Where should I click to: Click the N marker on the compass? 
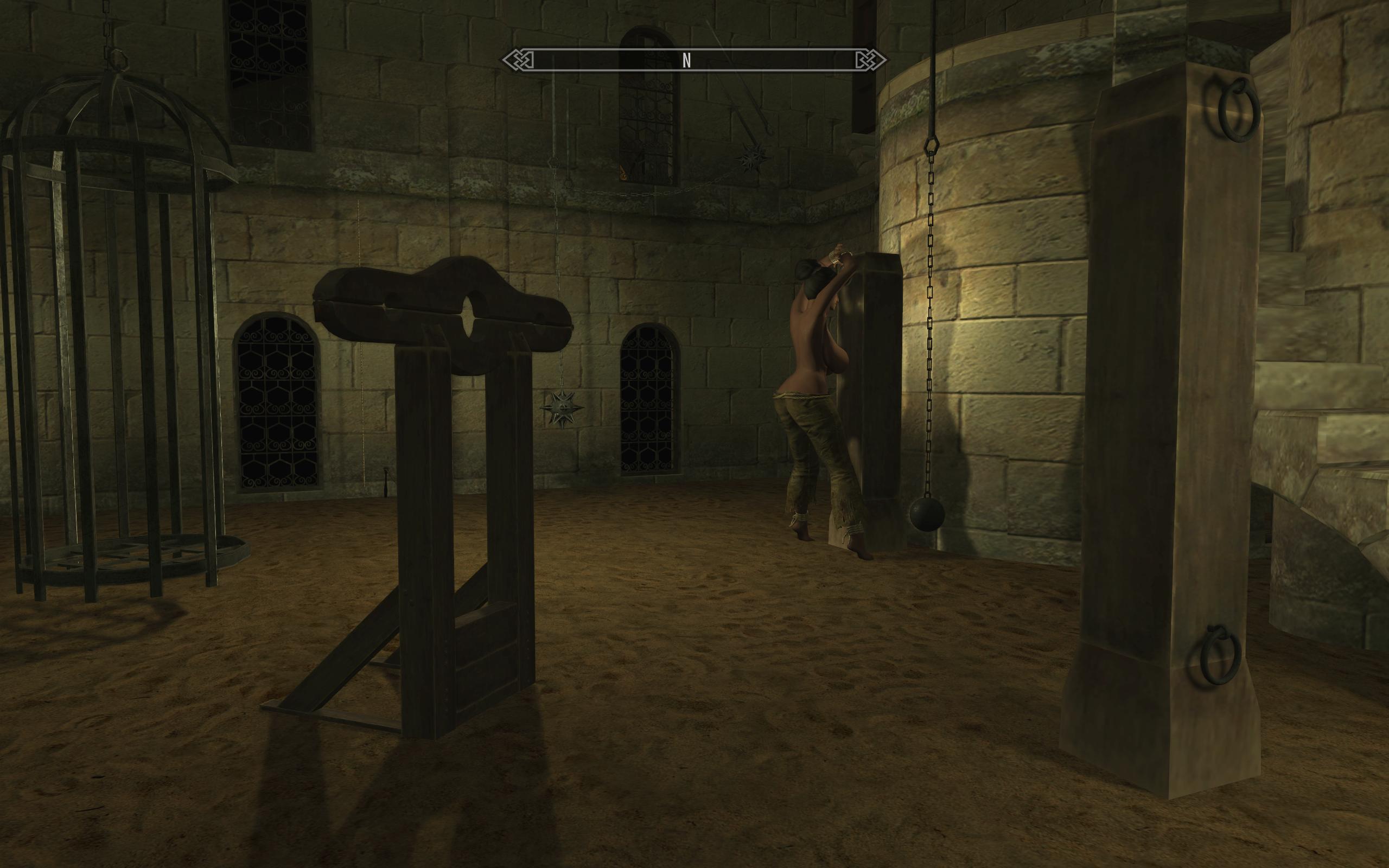686,59
